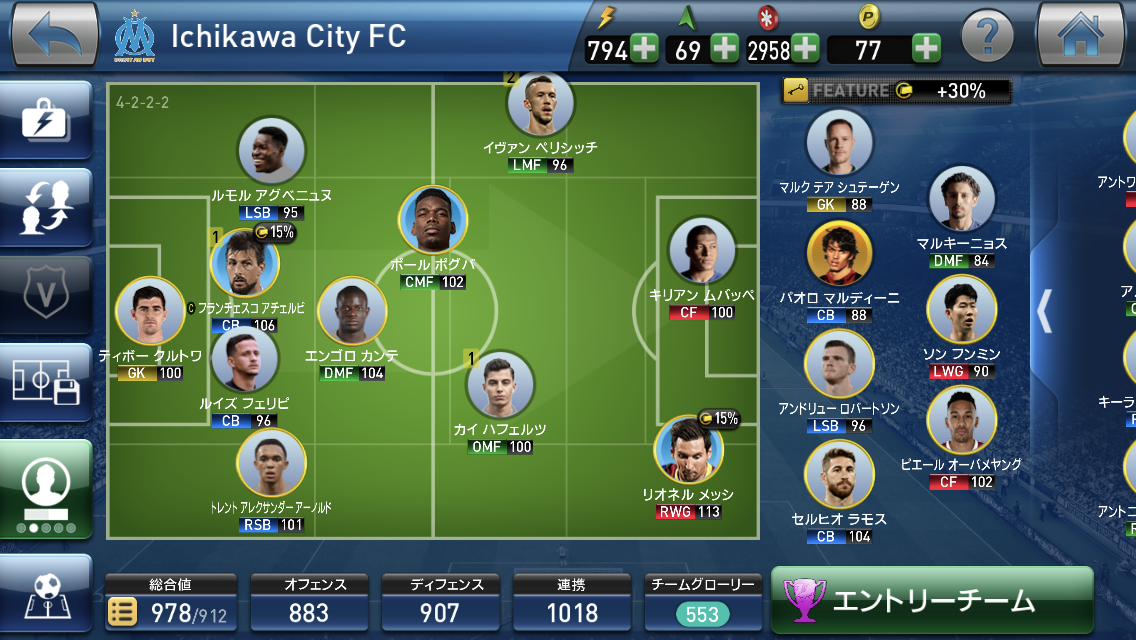Add more P coins with plus button
This screenshot has width=1136, height=640.
click(x=926, y=49)
